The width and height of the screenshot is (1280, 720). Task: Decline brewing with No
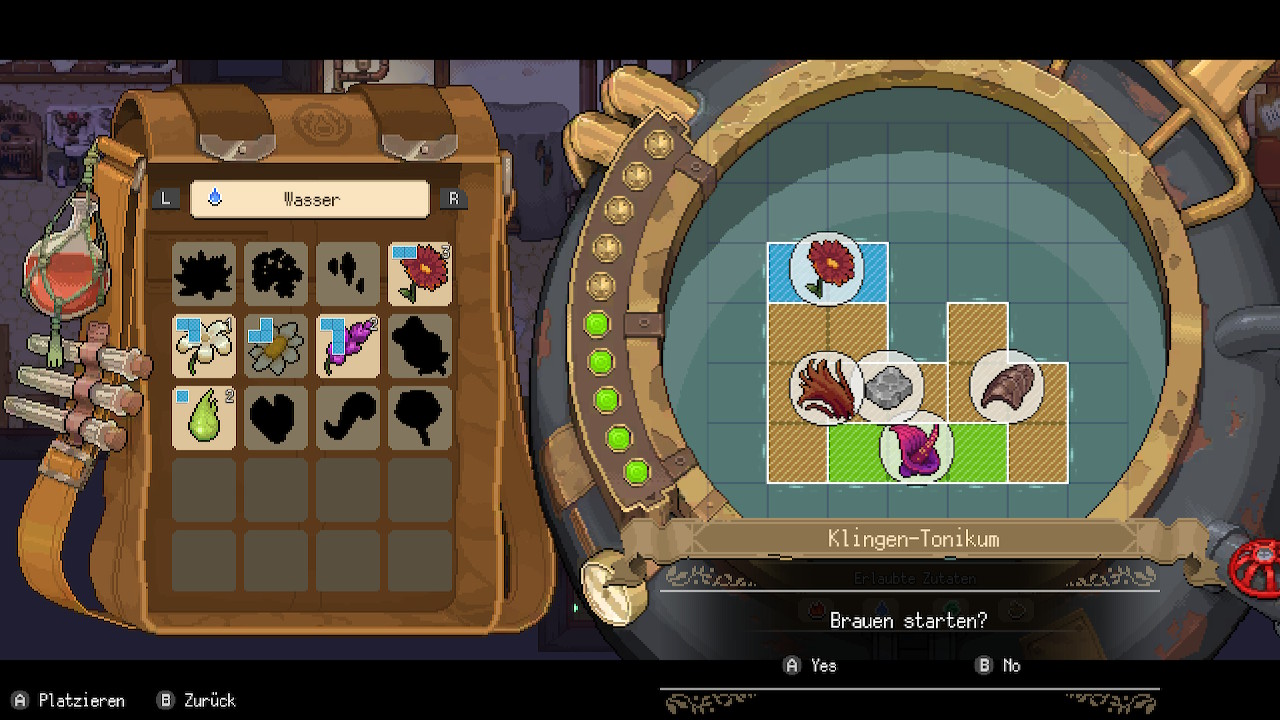[x=999, y=665]
